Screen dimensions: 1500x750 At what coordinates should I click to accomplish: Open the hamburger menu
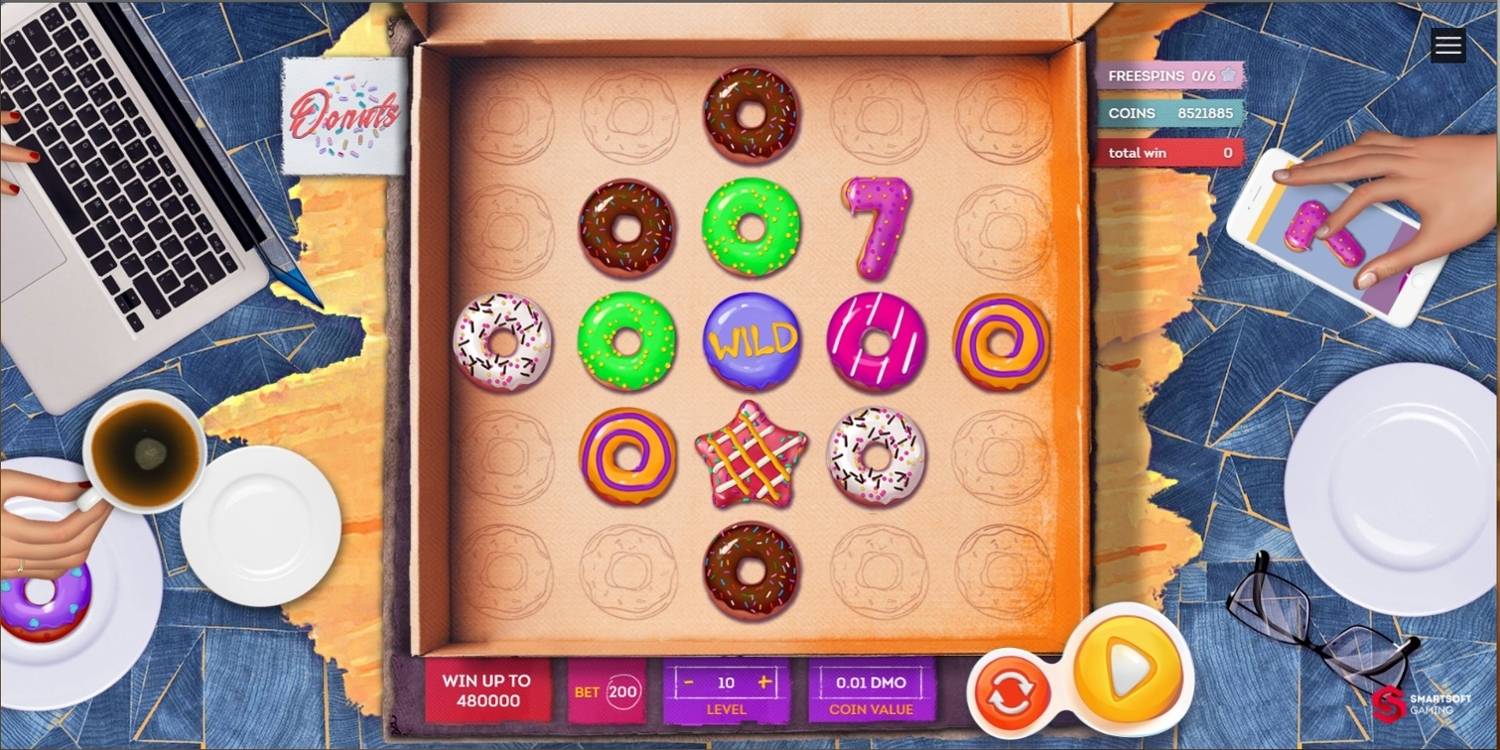click(x=1447, y=45)
